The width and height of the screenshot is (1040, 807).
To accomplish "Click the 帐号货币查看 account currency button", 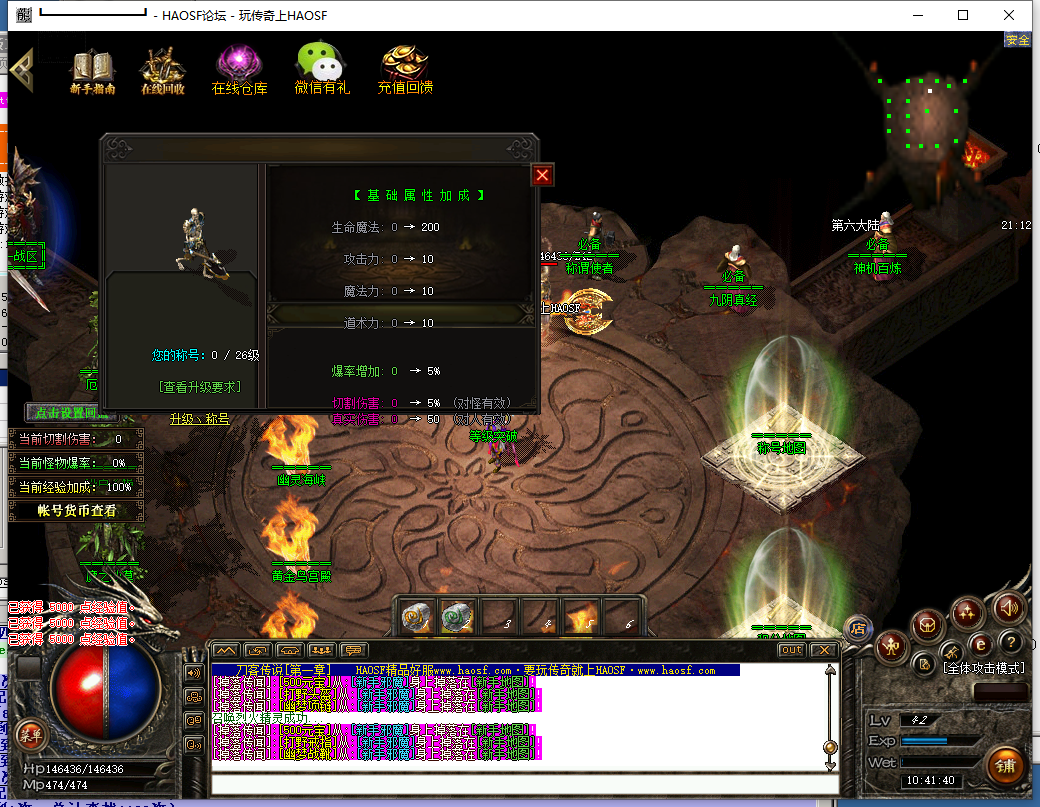I will click(77, 511).
